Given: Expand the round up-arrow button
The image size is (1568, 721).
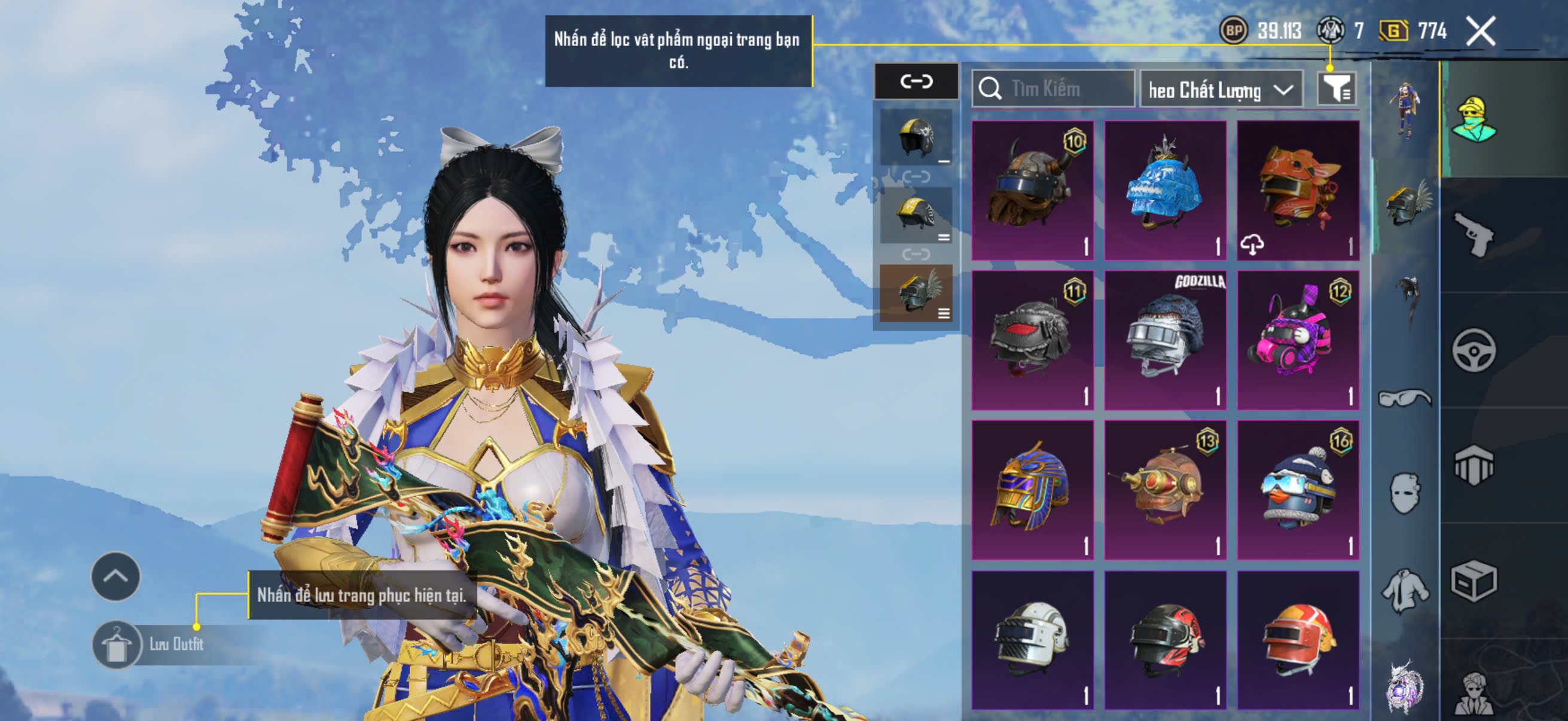Looking at the screenshot, I should point(115,576).
